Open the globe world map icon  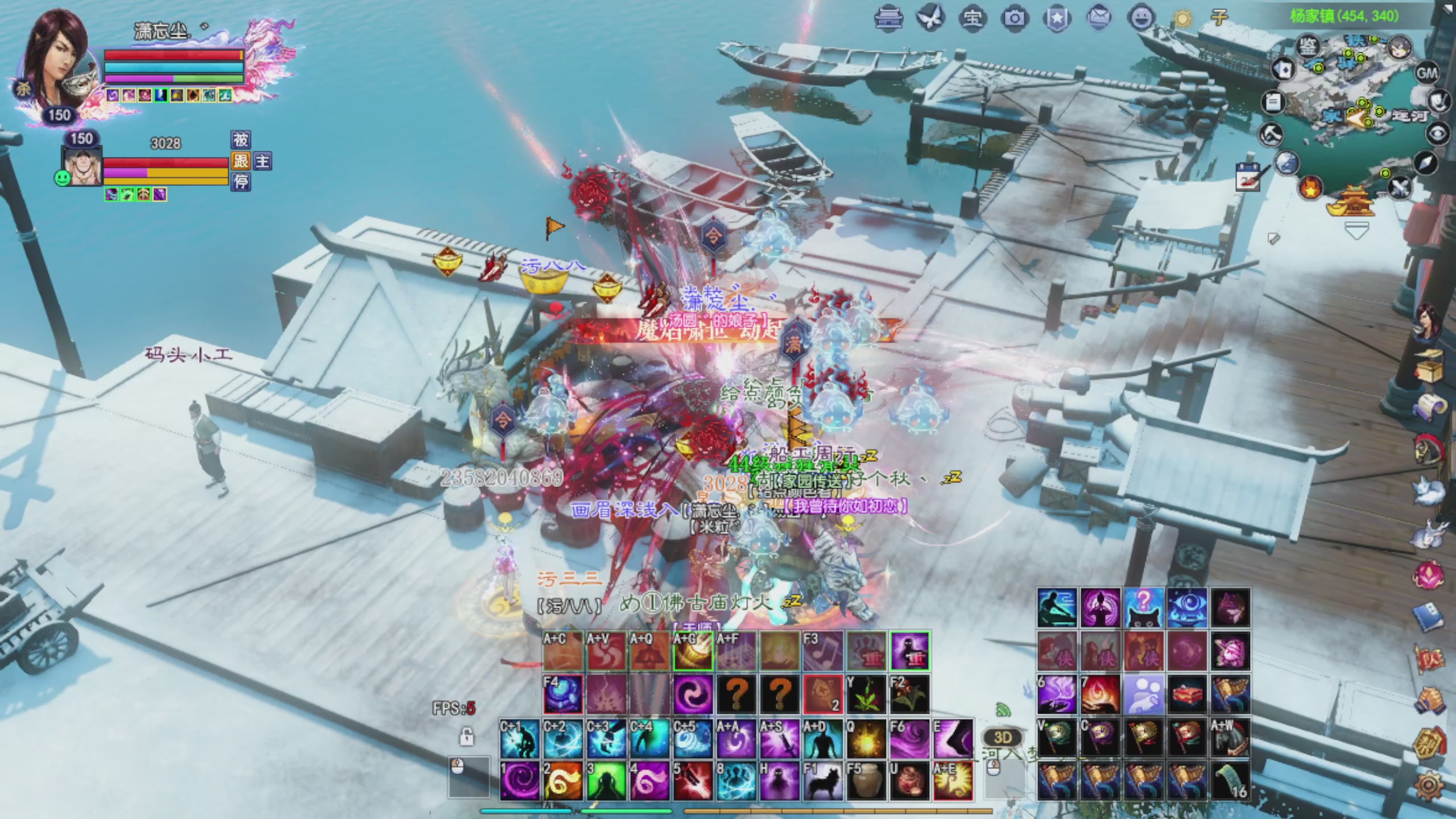[x=1287, y=163]
